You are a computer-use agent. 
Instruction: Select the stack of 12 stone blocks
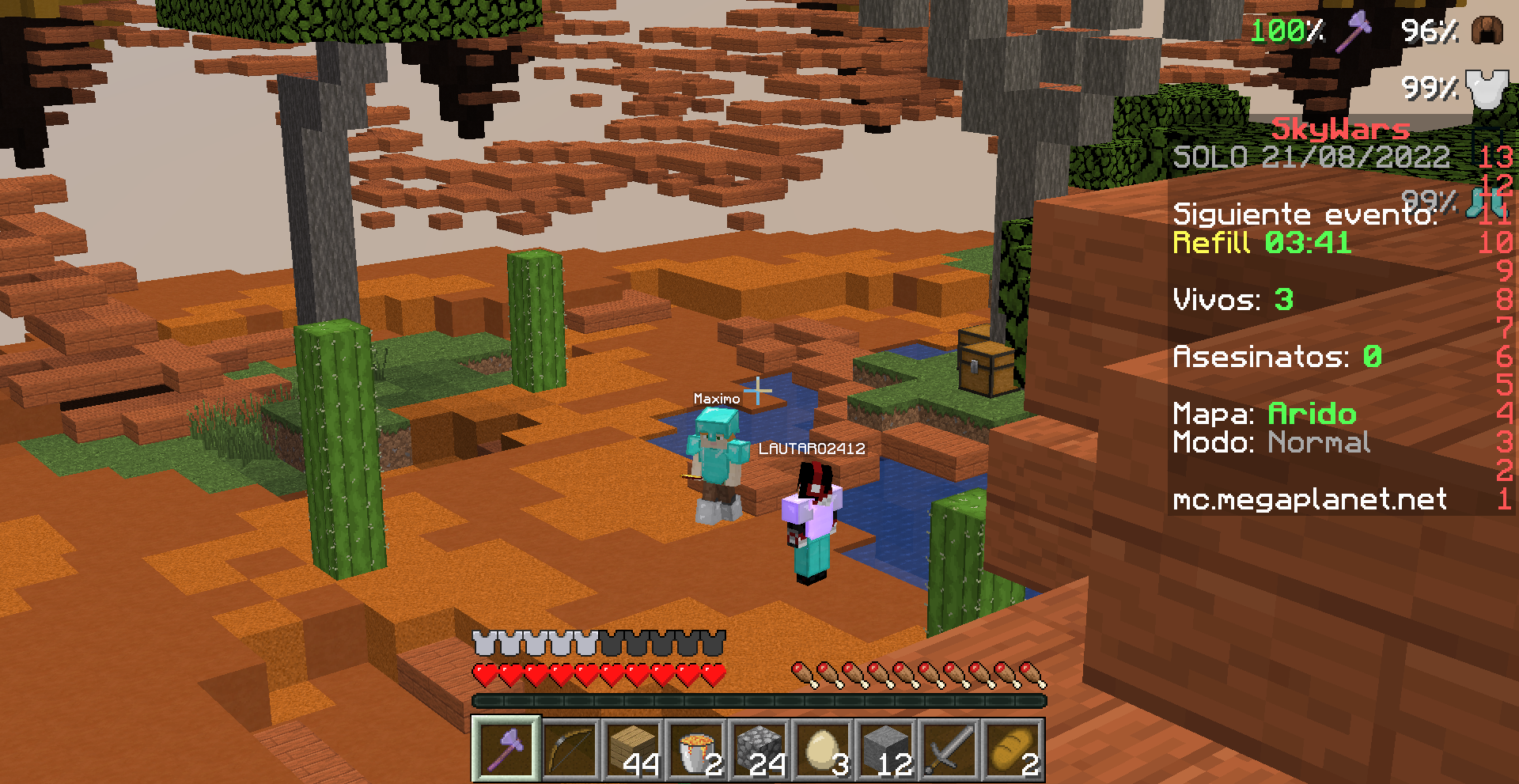[x=886, y=749]
